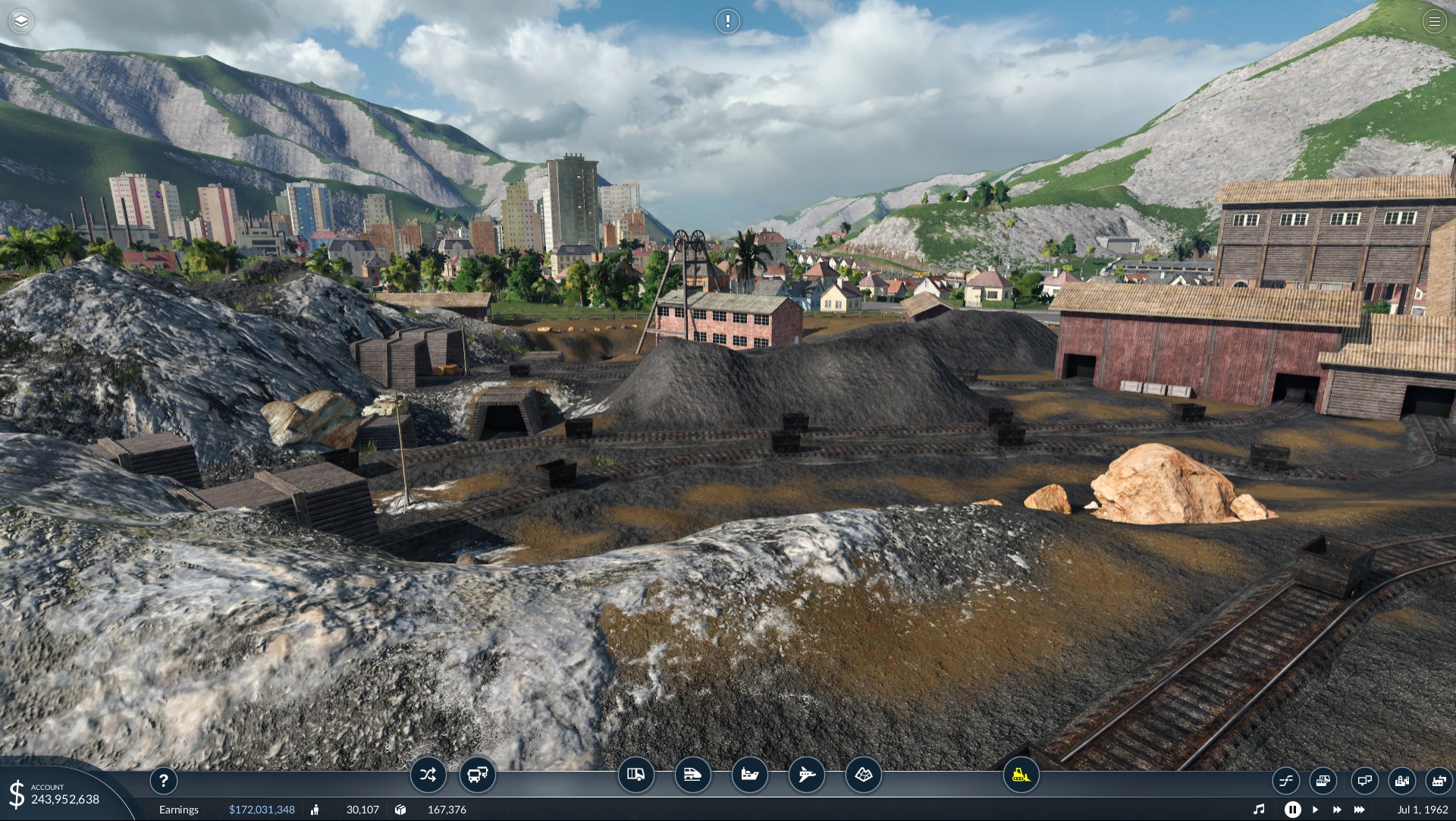
Task: Open the terrain landscaping tools
Action: [864, 775]
